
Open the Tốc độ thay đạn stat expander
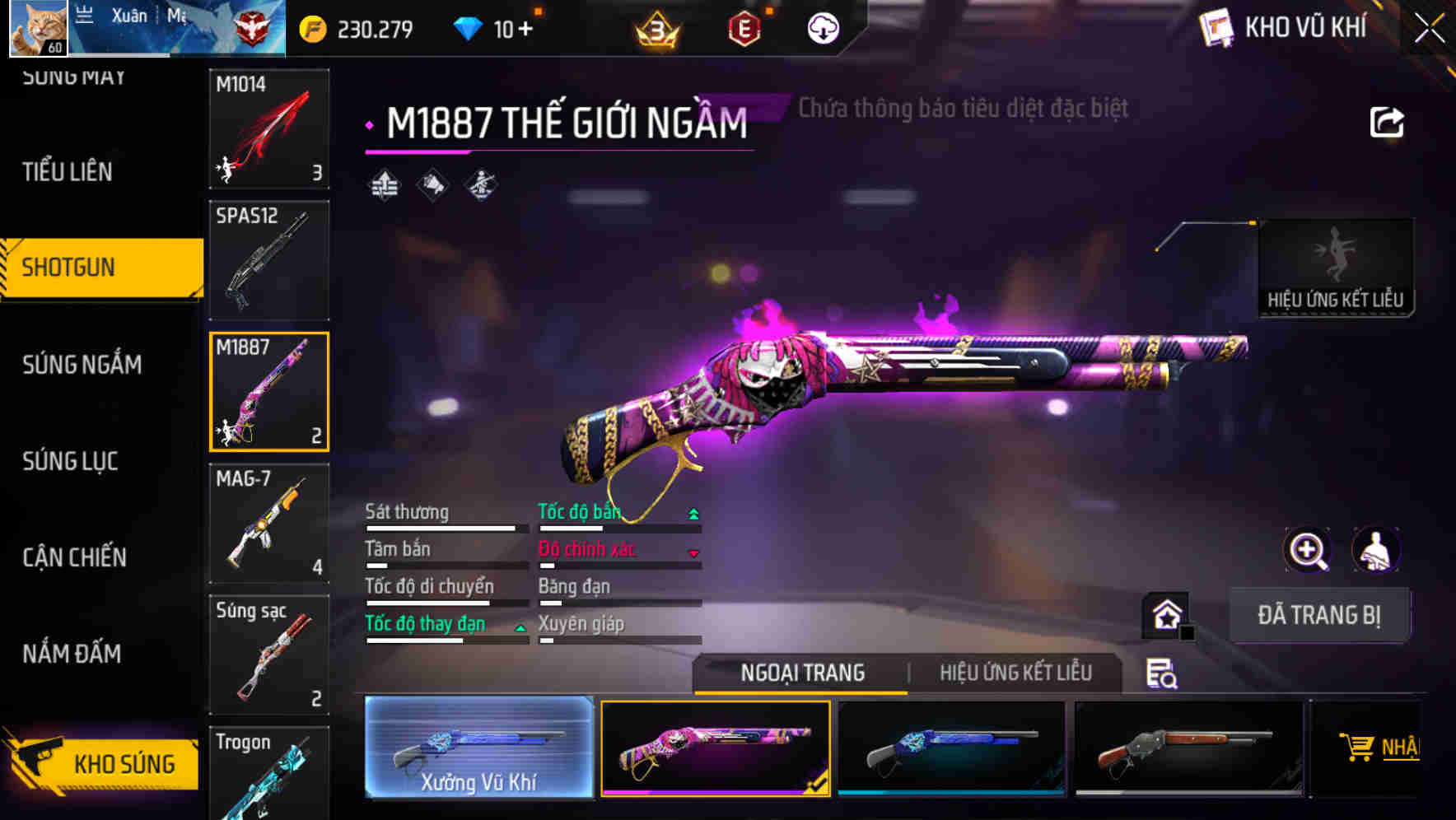[520, 626]
